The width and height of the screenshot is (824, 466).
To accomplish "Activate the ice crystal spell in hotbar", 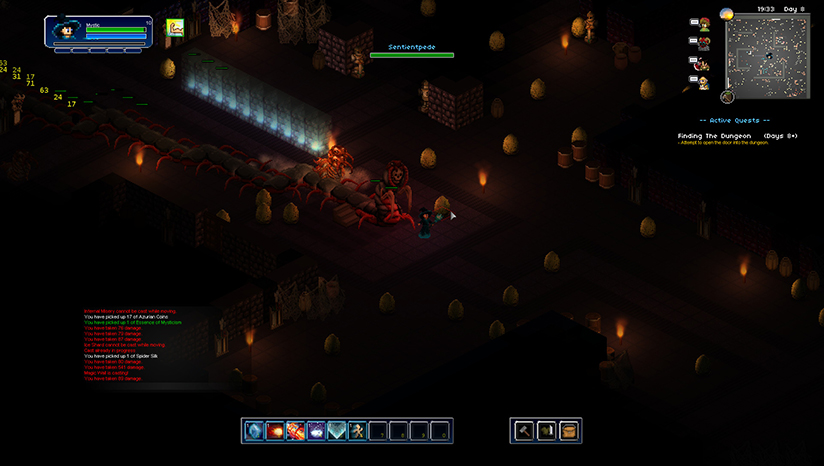I will [x=254, y=431].
